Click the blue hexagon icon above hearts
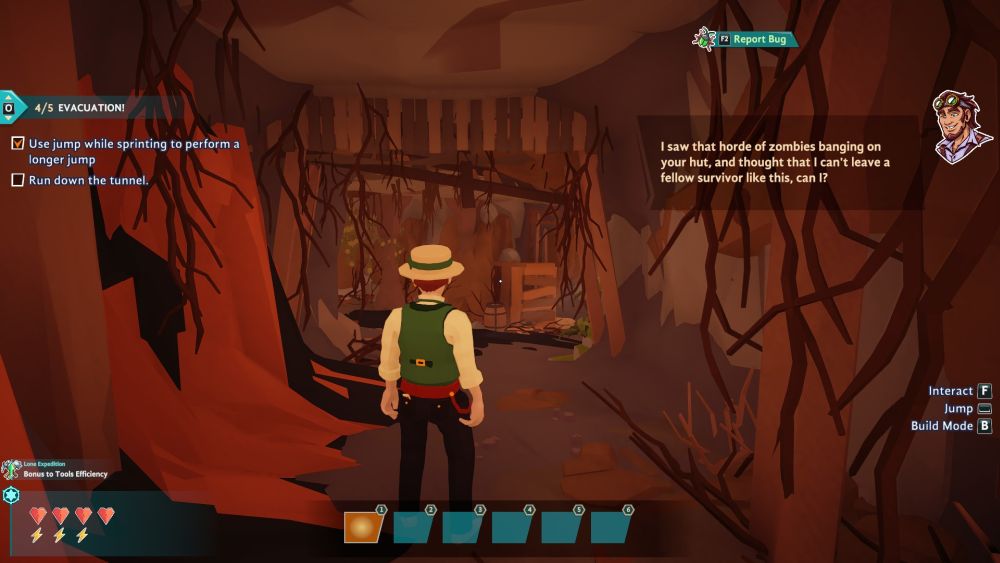The width and height of the screenshot is (1000, 563). point(11,495)
